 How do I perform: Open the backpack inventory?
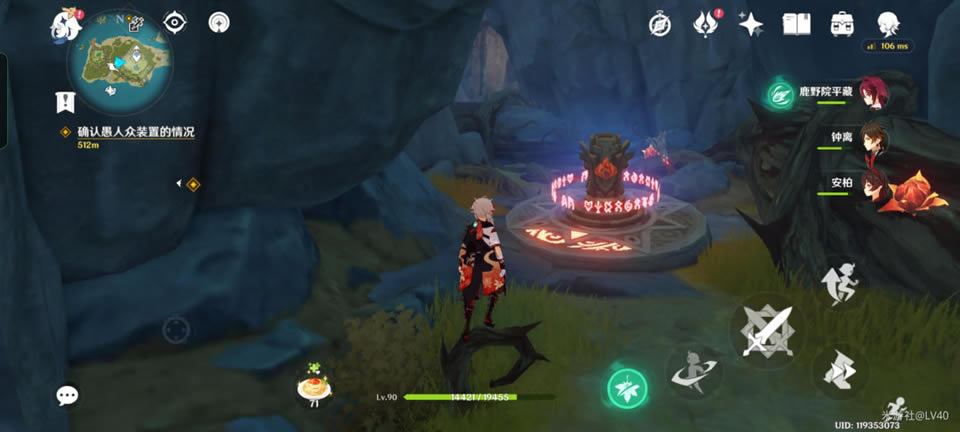pyautogui.click(x=842, y=24)
